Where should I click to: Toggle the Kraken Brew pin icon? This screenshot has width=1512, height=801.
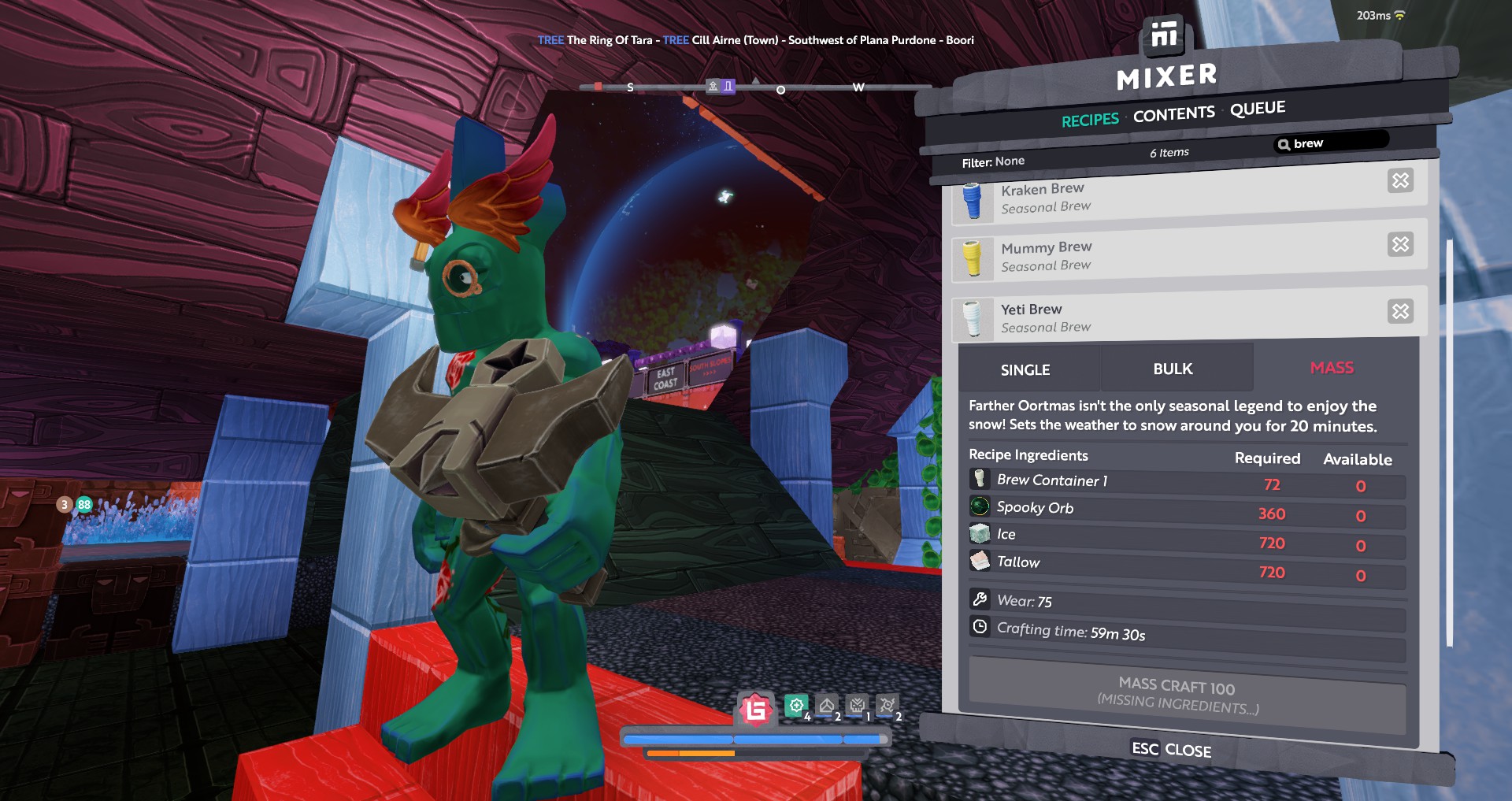click(x=1400, y=181)
